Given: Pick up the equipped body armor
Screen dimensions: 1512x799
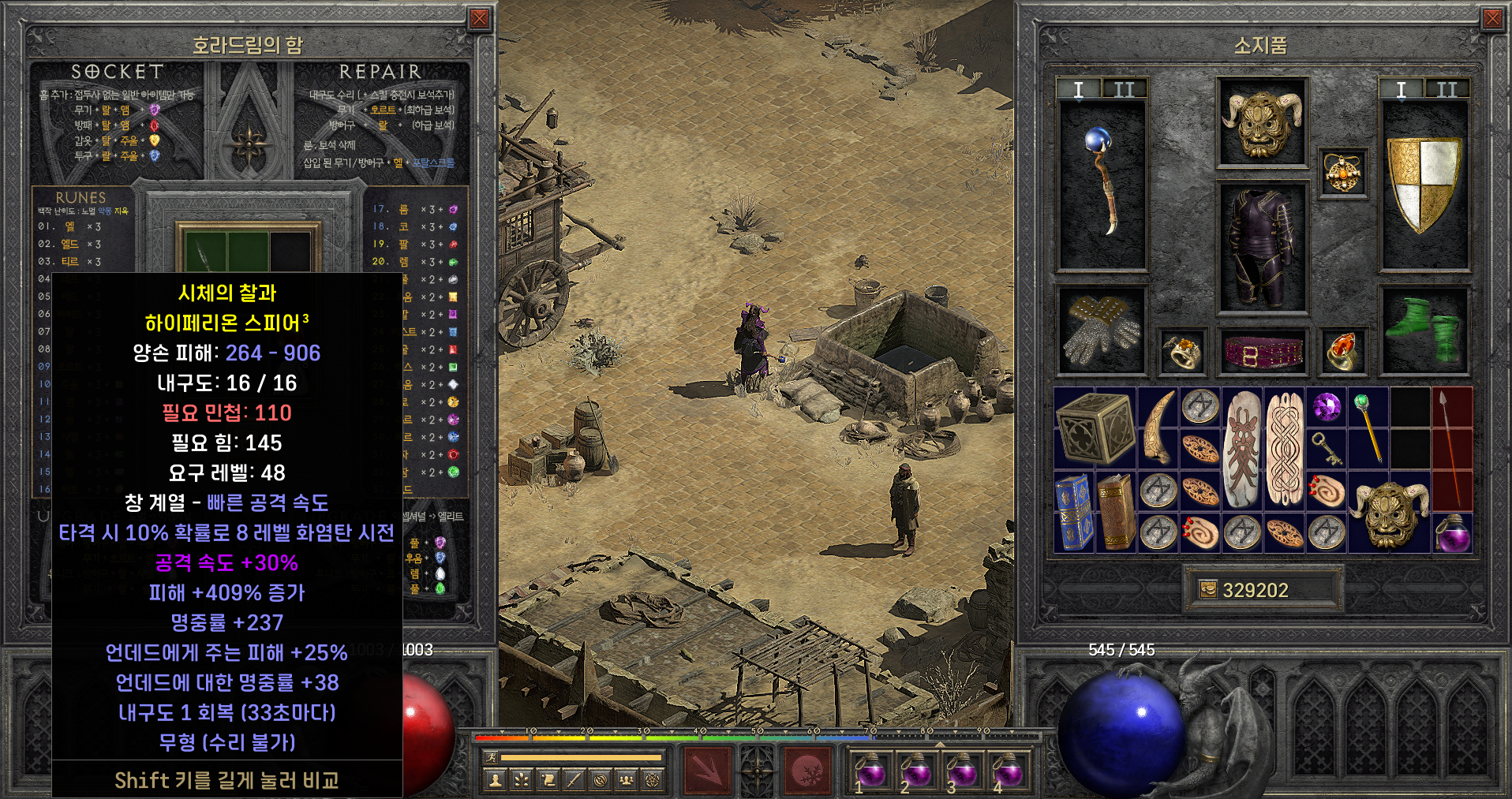Looking at the screenshot, I should (x=1262, y=248).
